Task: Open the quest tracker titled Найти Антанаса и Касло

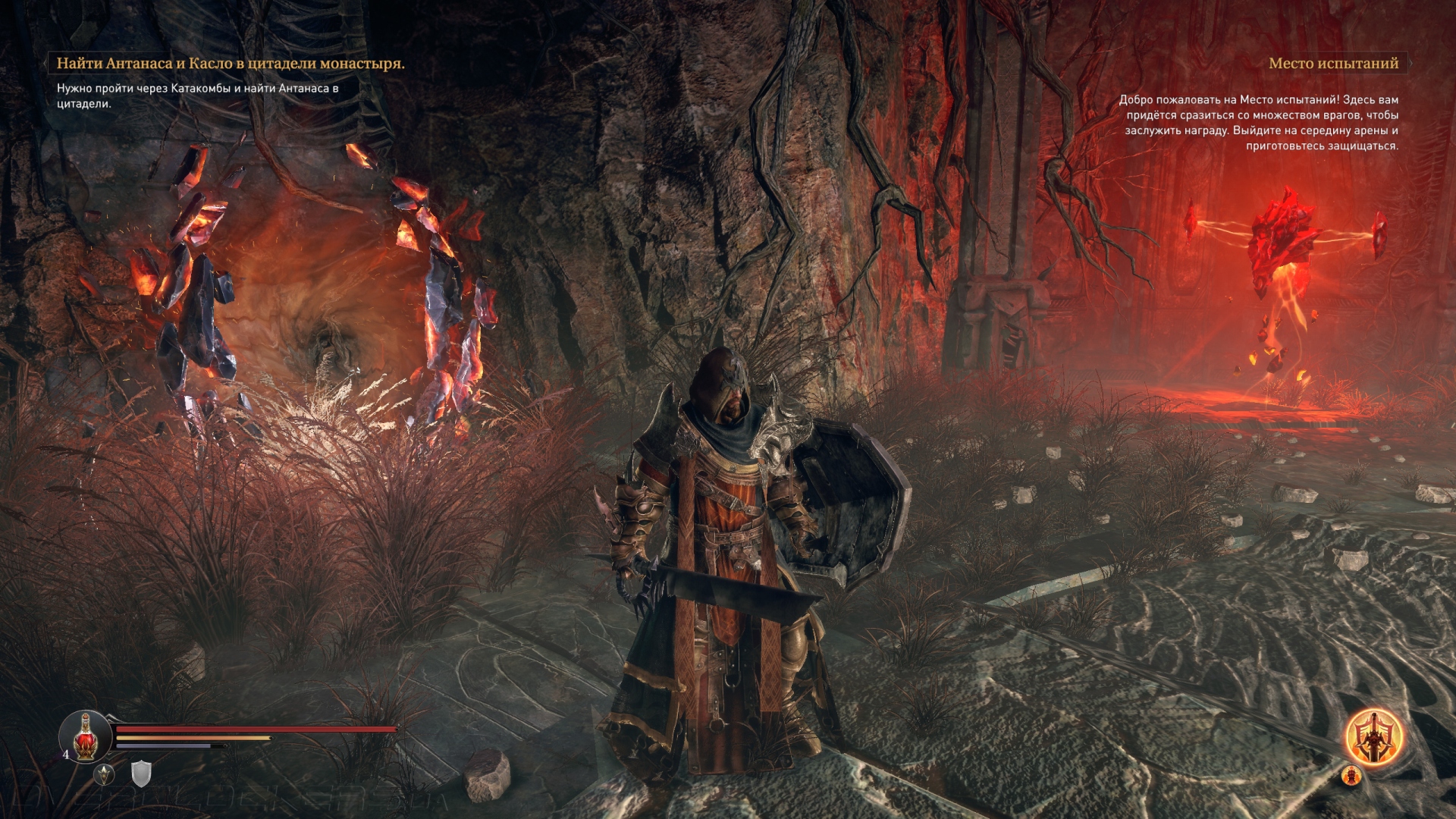Action: (231, 64)
